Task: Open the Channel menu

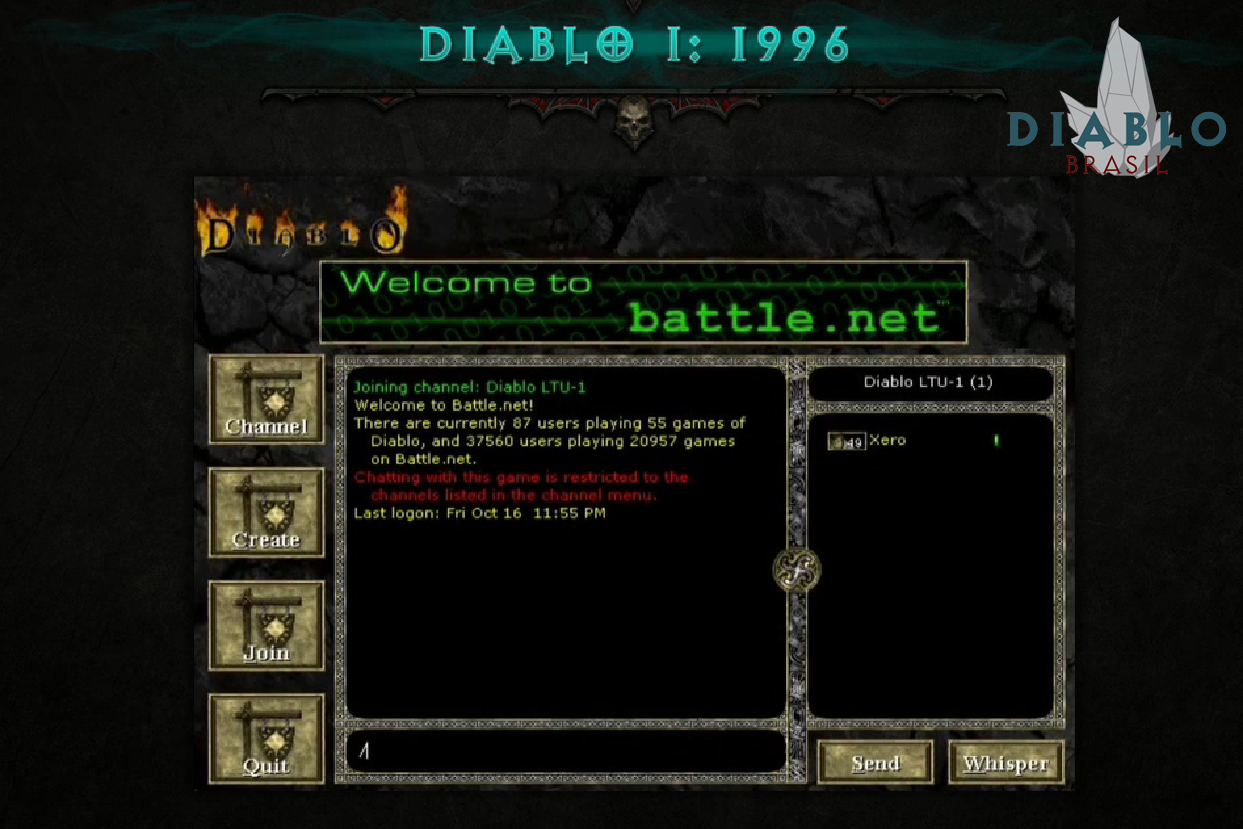Action: [266, 400]
